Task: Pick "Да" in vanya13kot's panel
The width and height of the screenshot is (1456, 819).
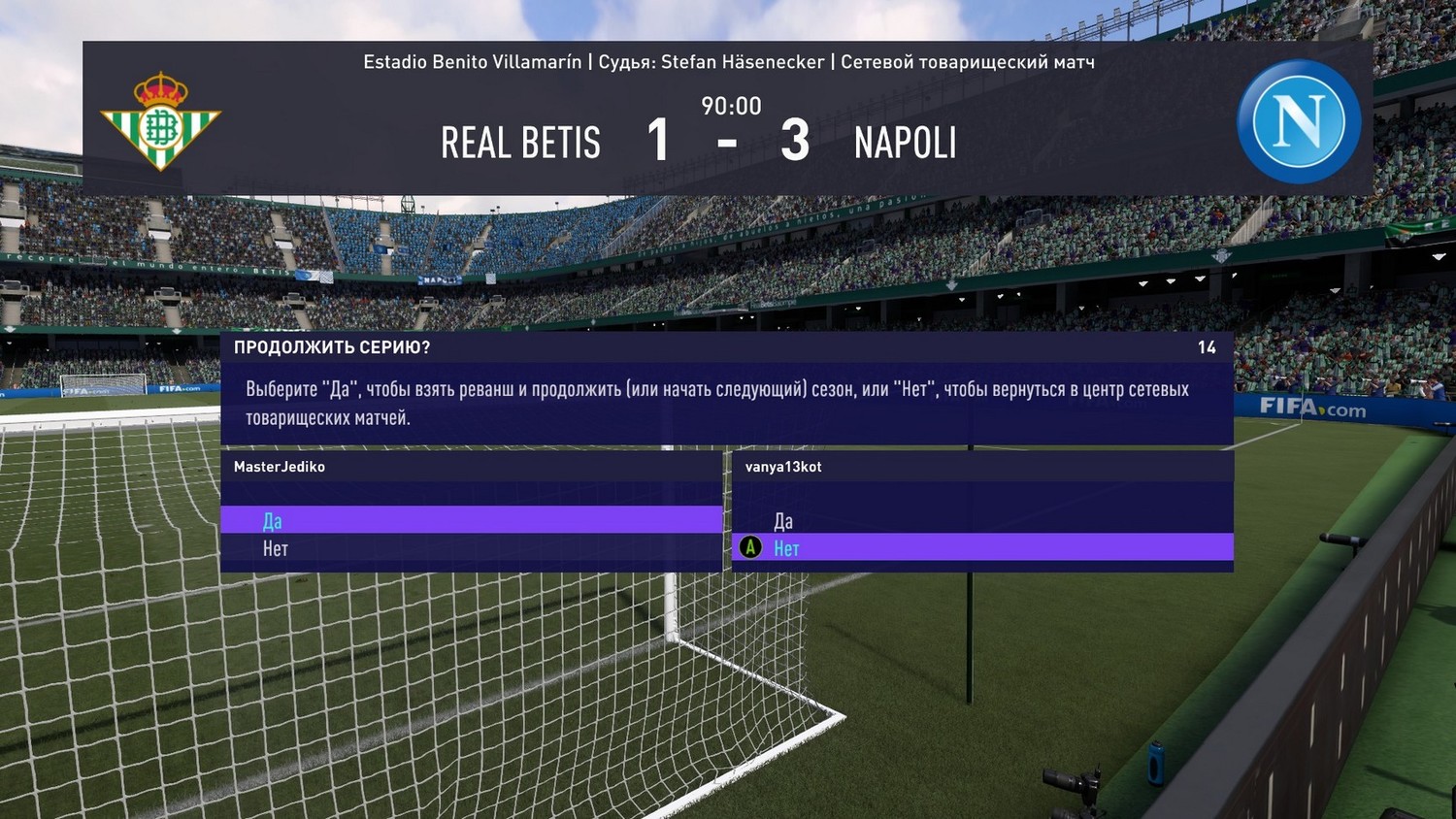Action: point(783,521)
